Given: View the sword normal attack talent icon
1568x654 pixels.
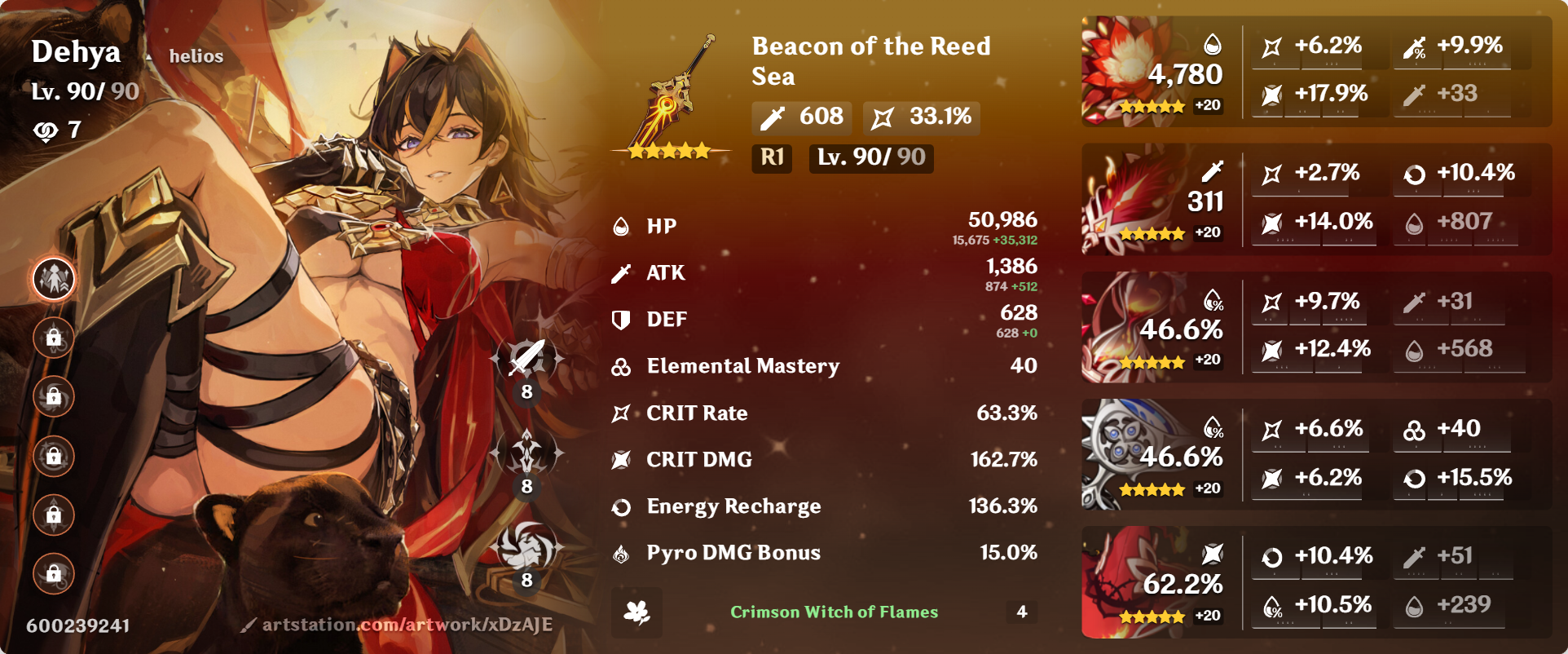Looking at the screenshot, I should click(526, 359).
